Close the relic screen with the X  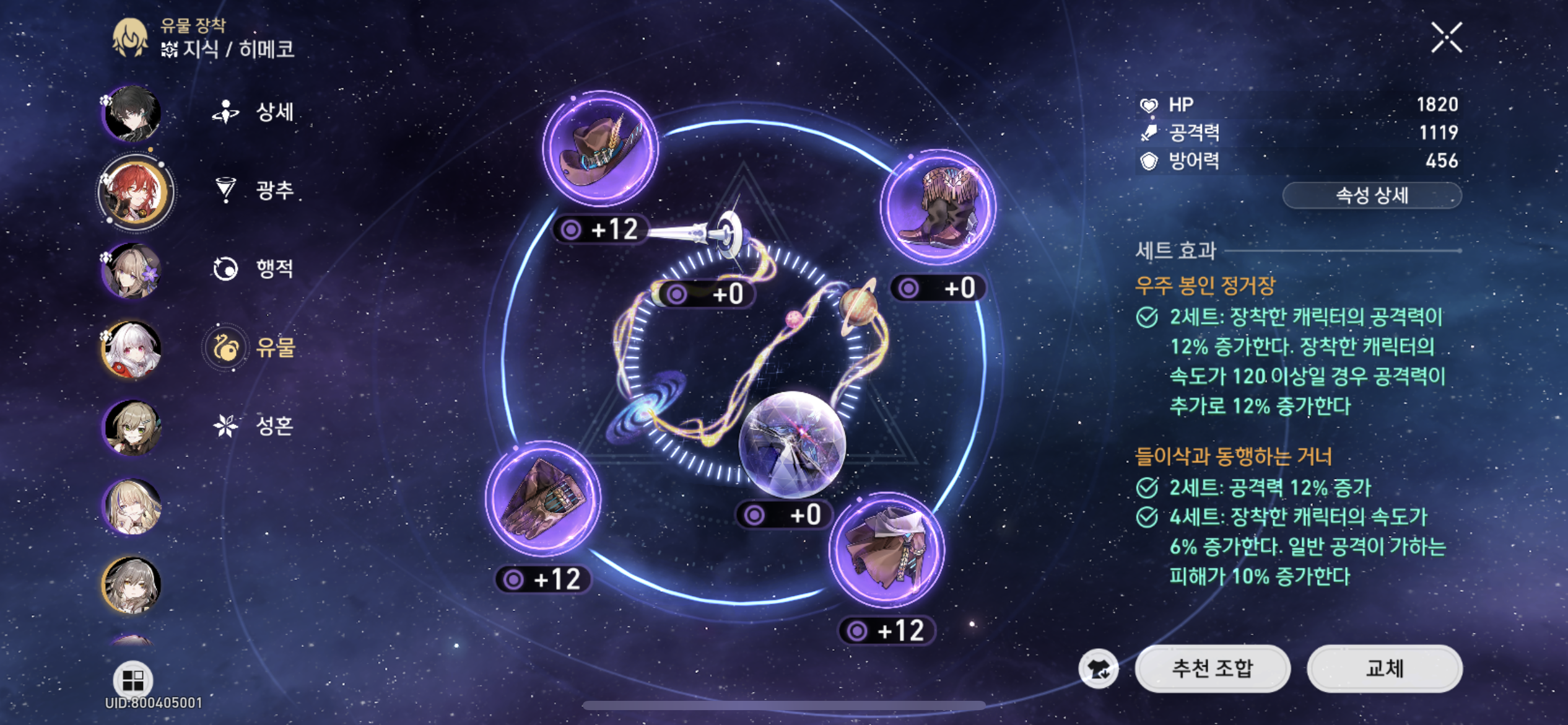1447,38
